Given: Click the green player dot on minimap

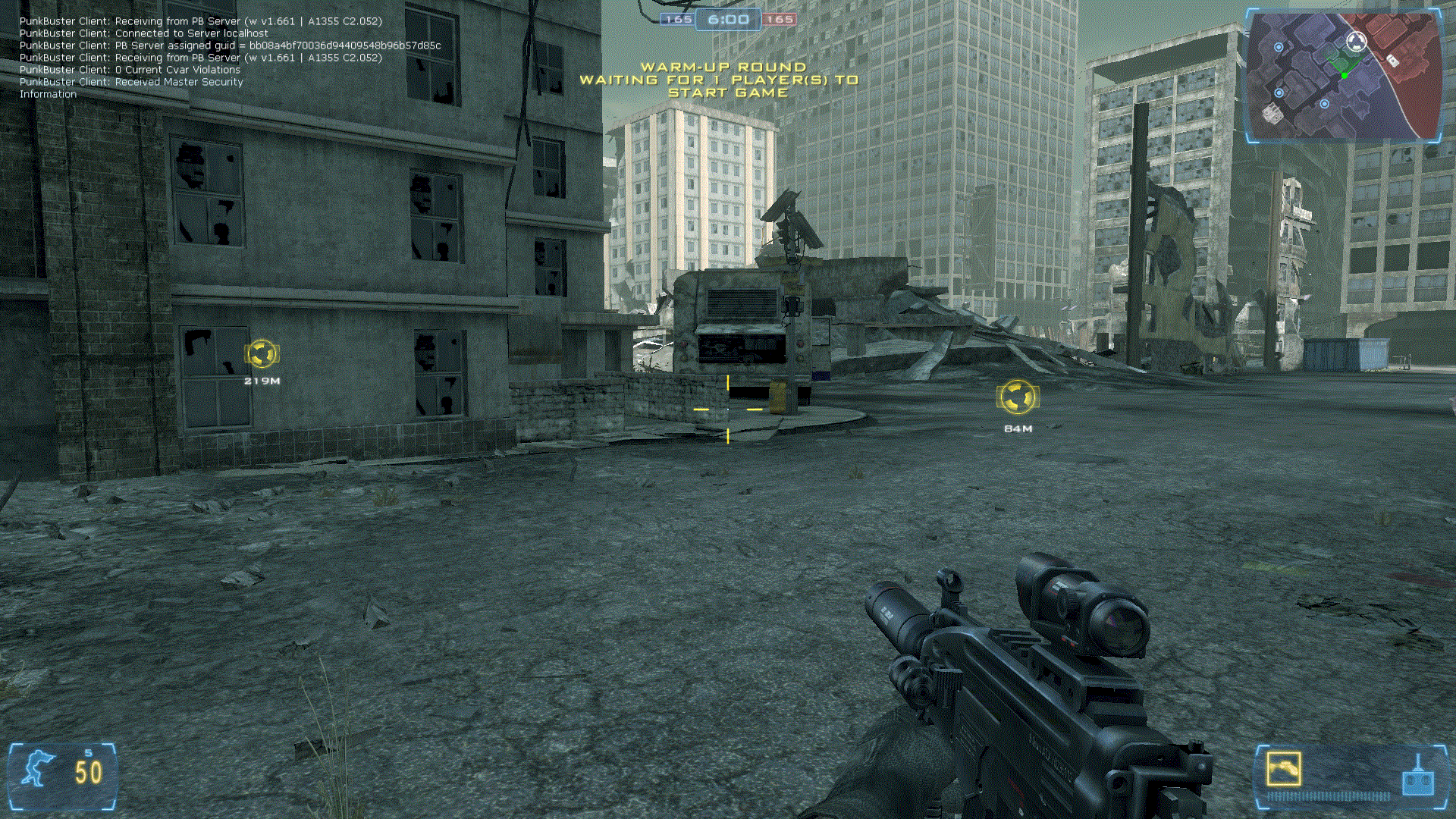Looking at the screenshot, I should click(1344, 76).
